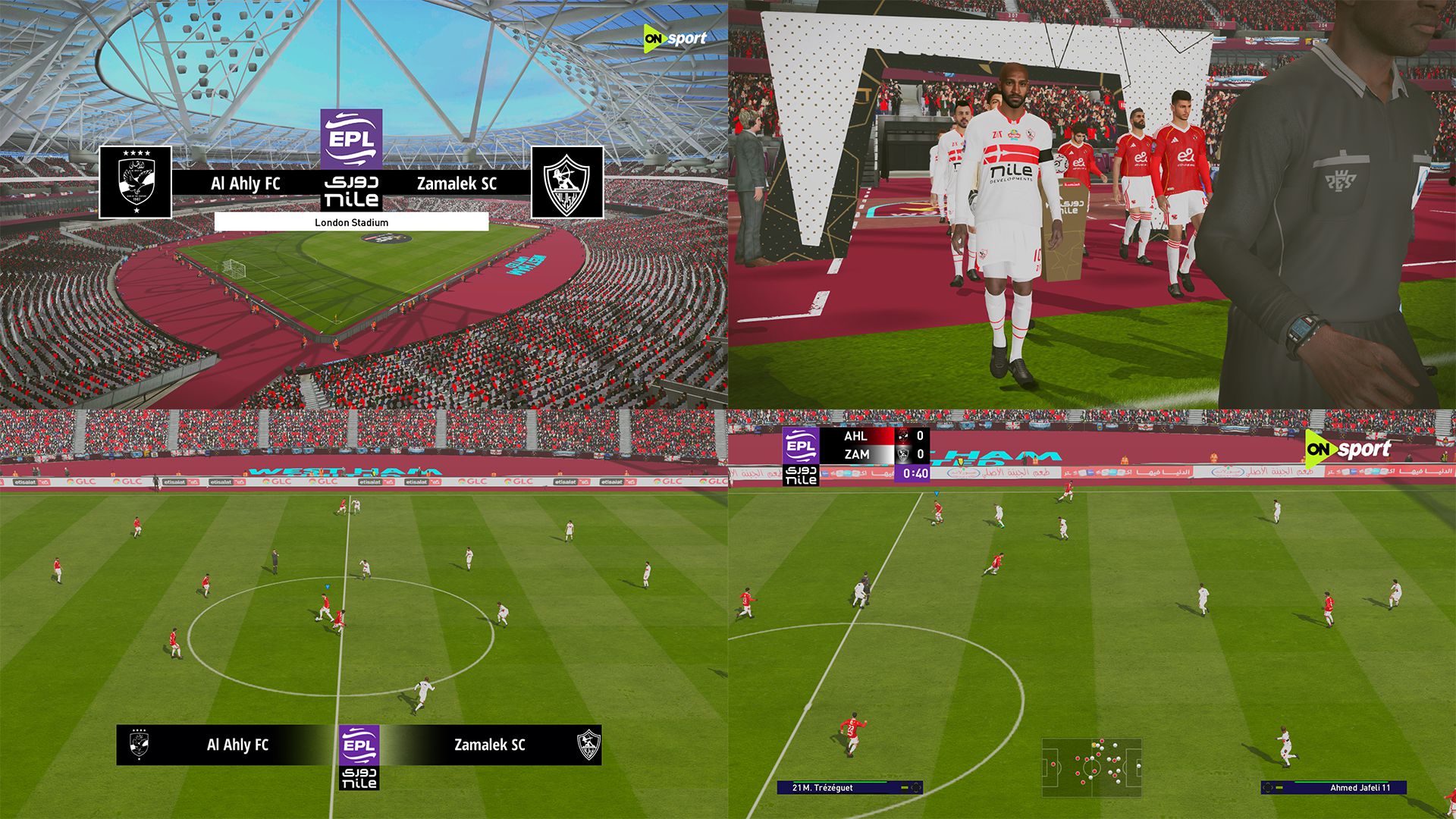Click the pitch radar minimap
1456x819 pixels.
[1091, 767]
